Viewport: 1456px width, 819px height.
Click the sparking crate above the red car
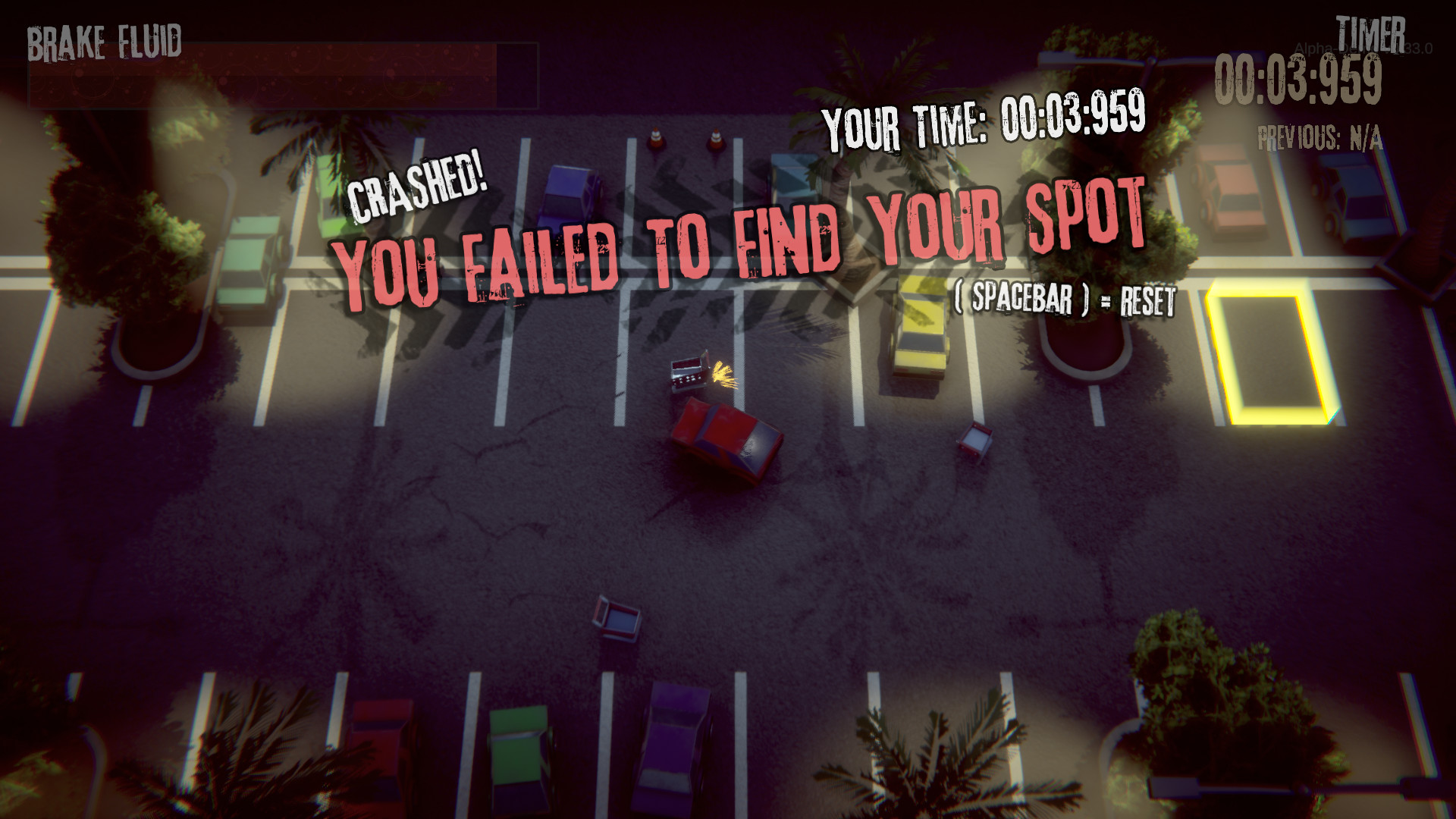point(692,373)
